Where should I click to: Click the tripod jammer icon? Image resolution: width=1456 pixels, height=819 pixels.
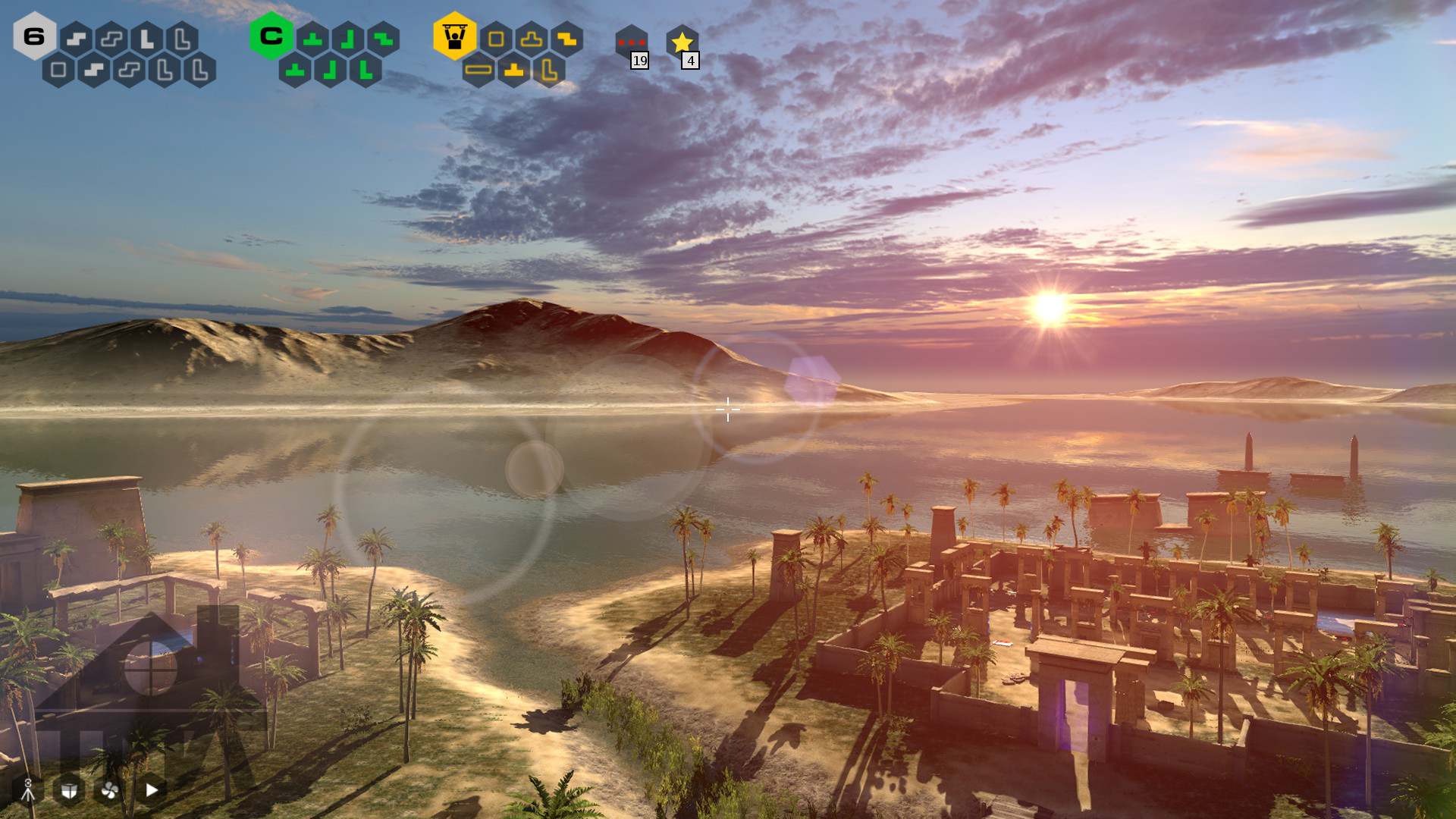[x=28, y=790]
